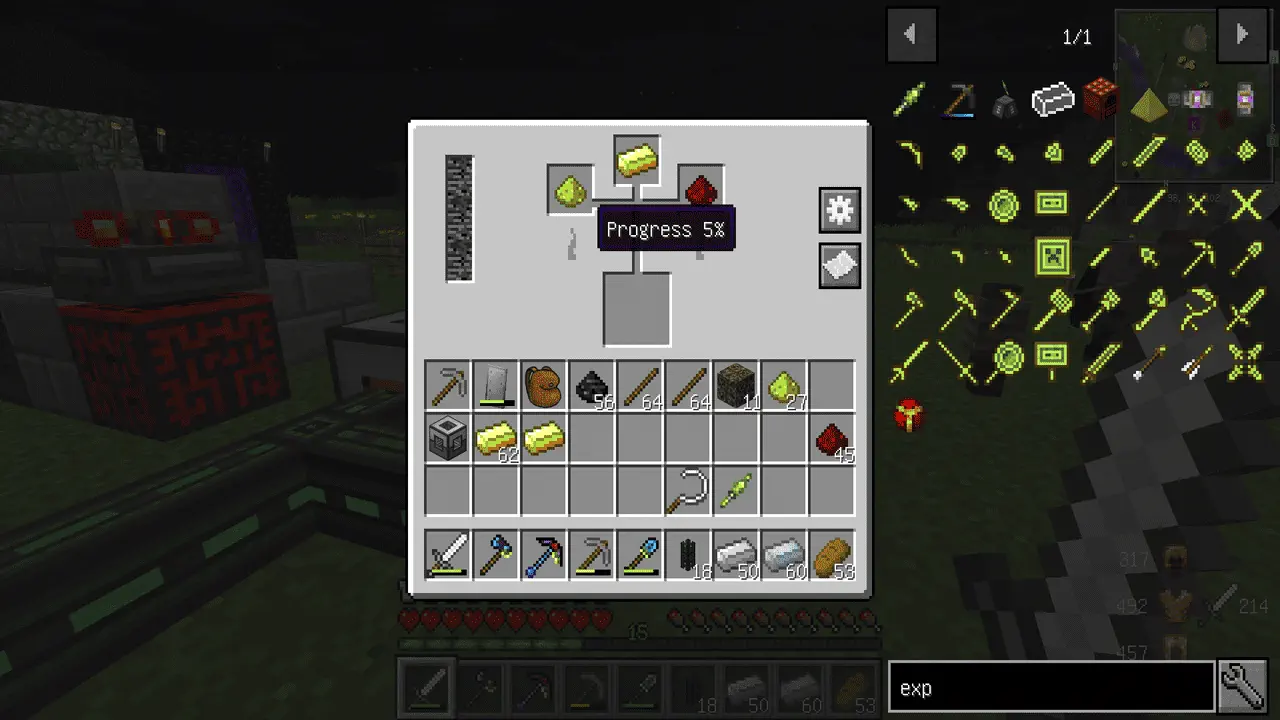Take the redstone from smelter input slot

701,188
